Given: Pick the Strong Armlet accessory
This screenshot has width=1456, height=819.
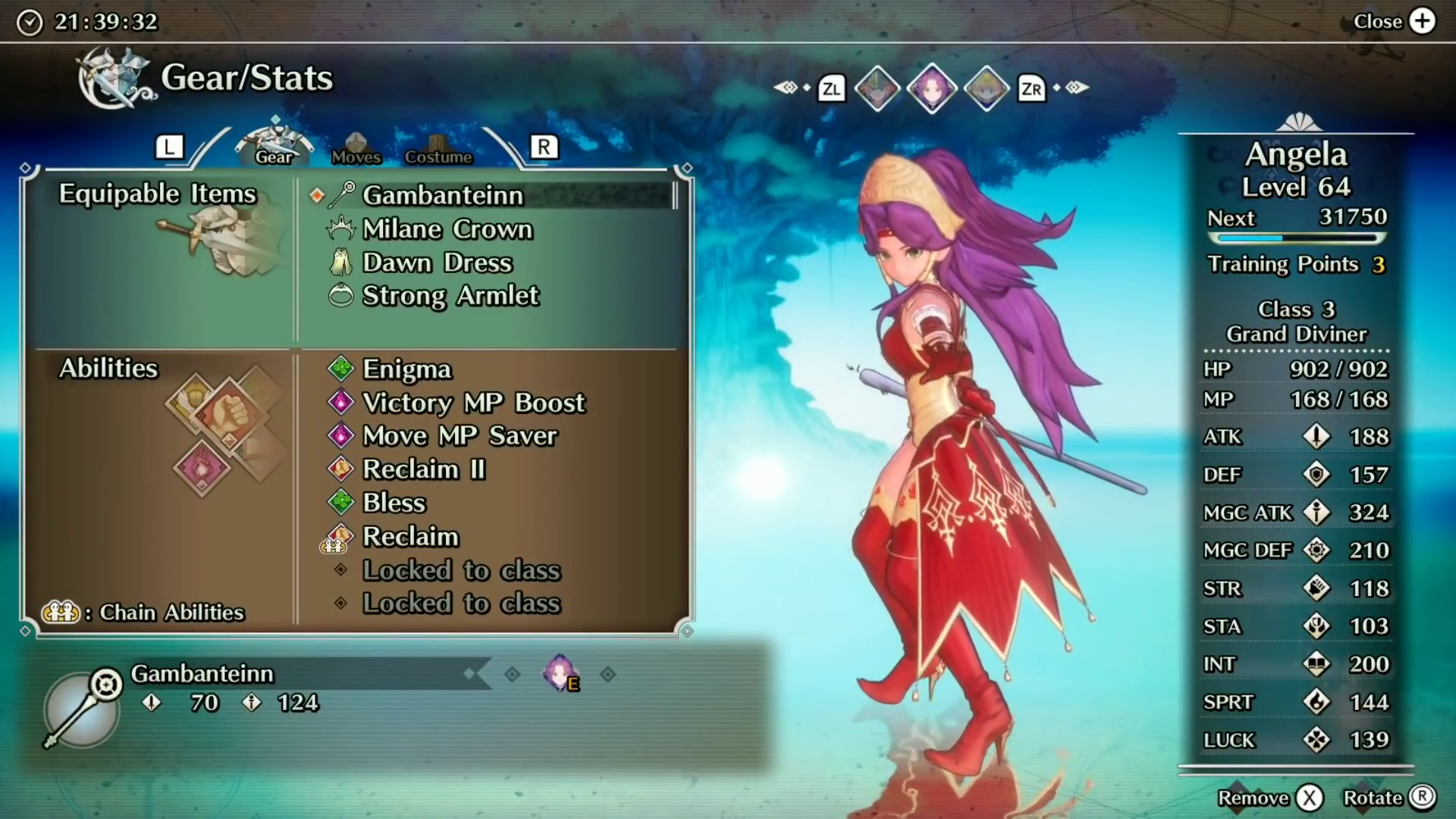Looking at the screenshot, I should click(450, 296).
